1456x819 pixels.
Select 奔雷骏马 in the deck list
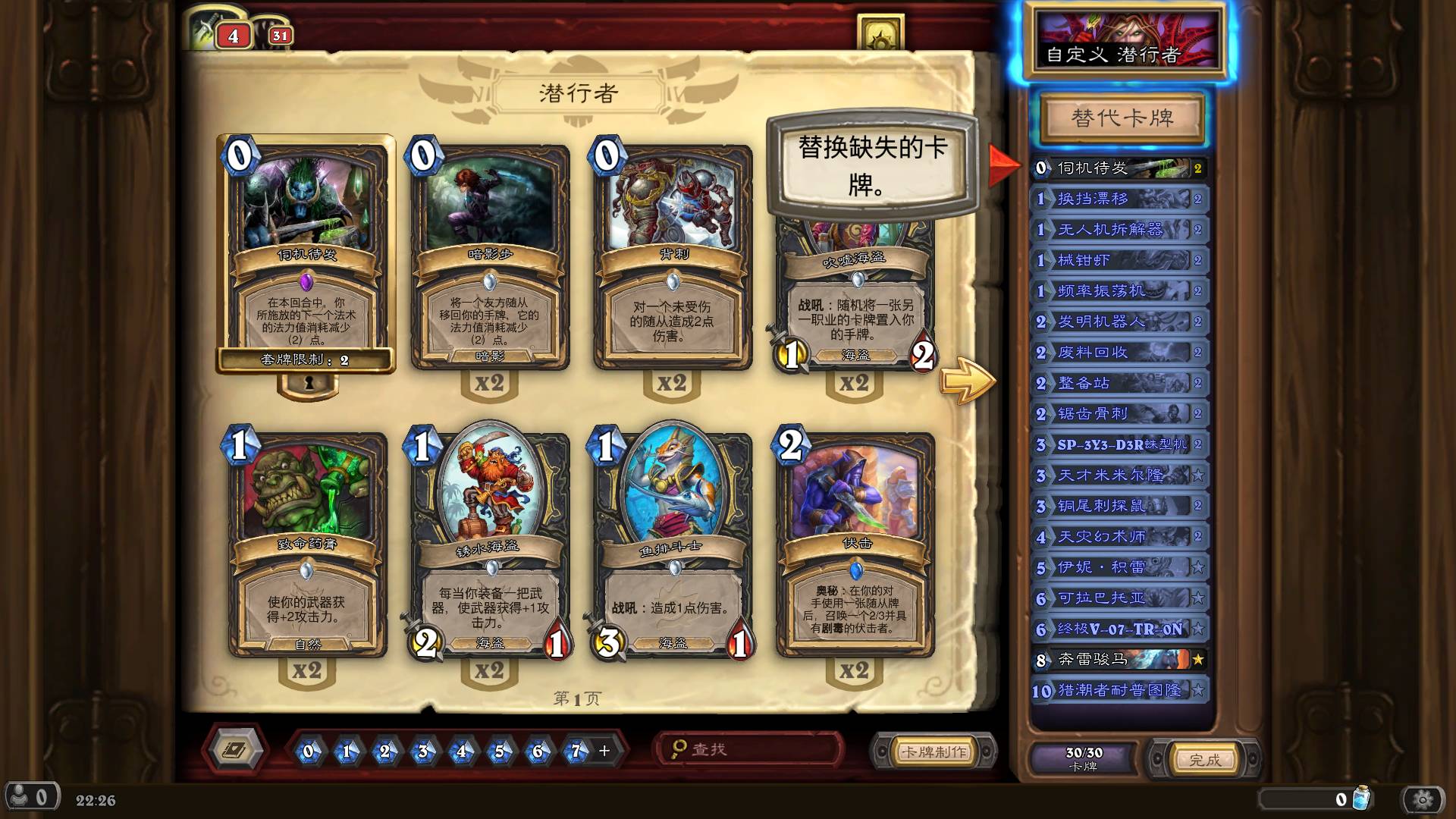(x=1119, y=660)
